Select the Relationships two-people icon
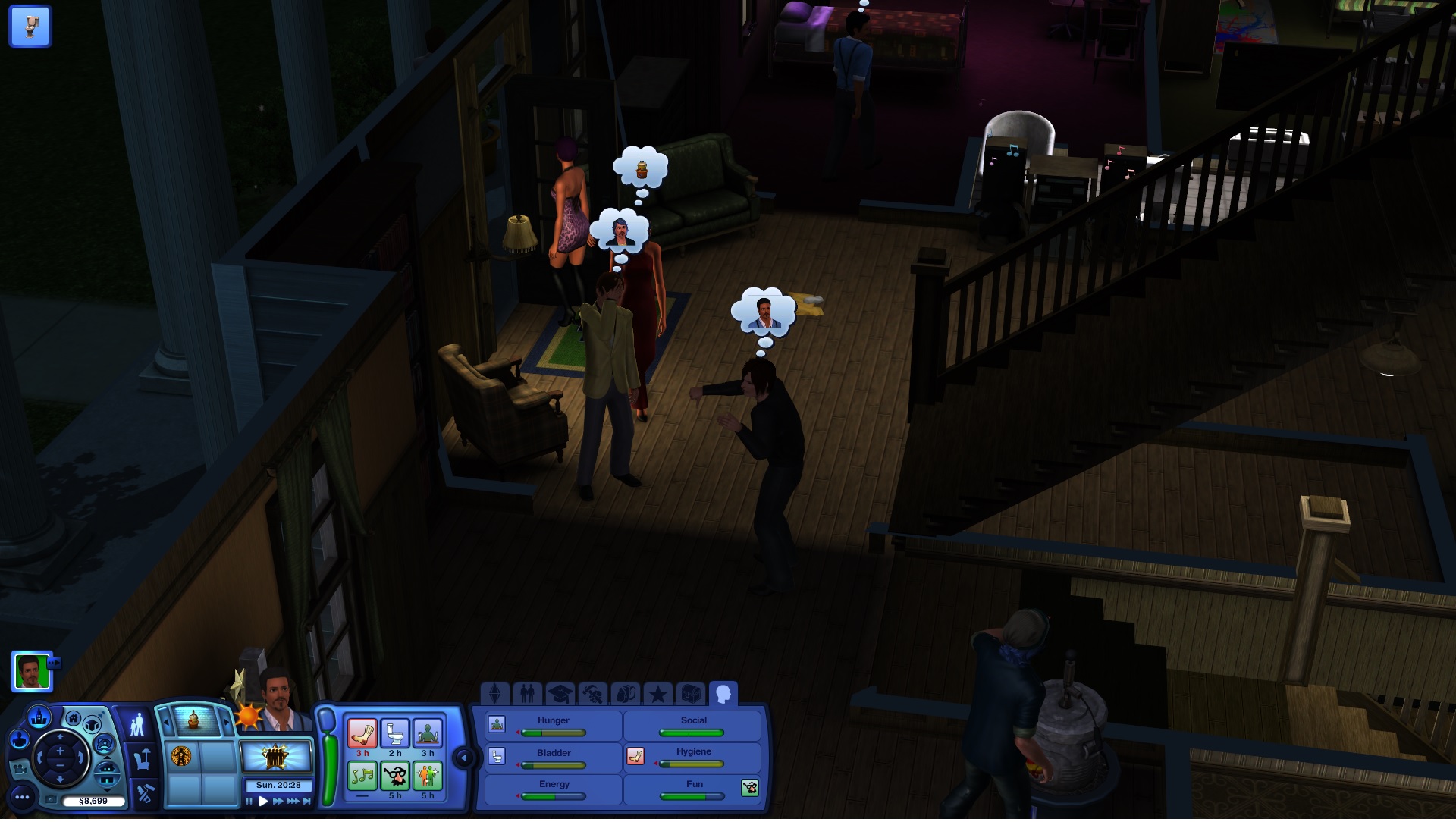 (x=529, y=692)
